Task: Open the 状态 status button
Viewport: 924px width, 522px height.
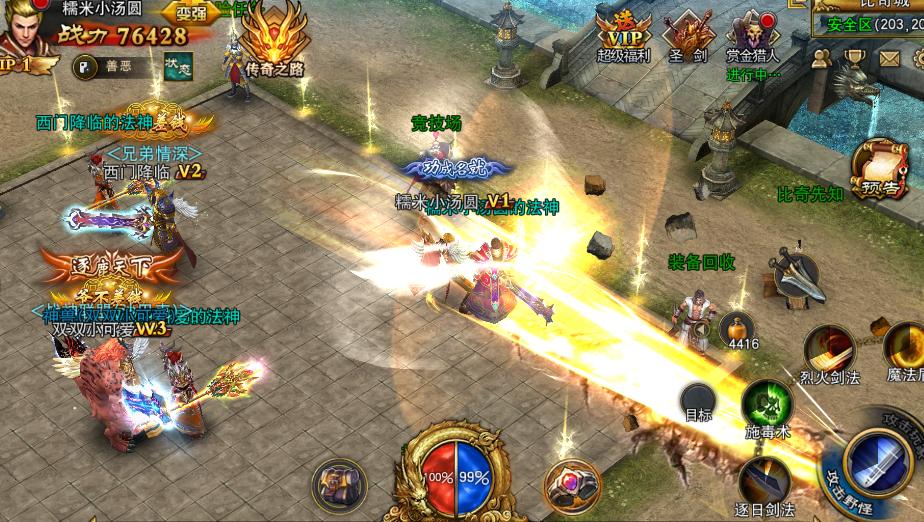Action: coord(178,65)
